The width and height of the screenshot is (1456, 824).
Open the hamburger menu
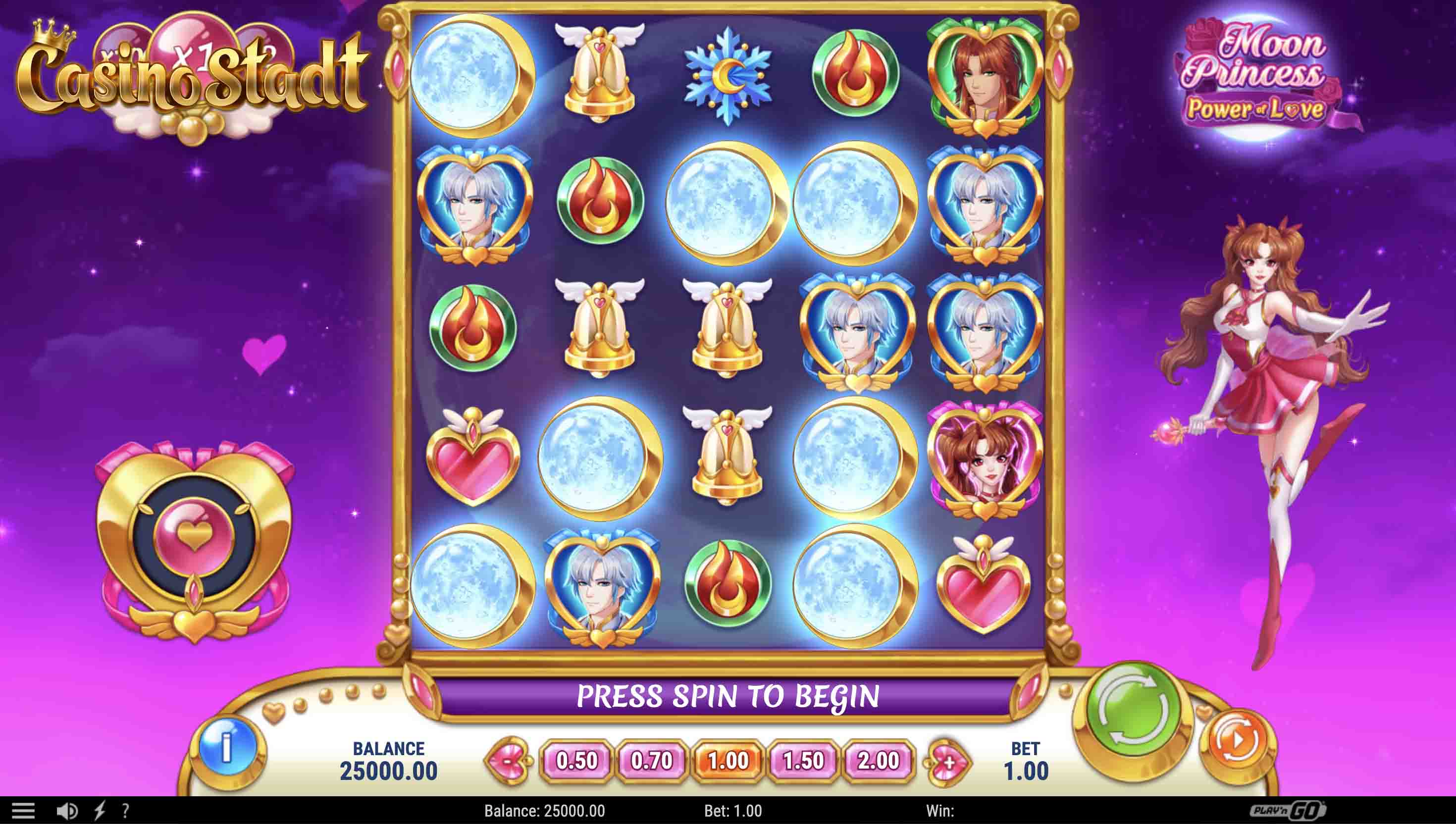click(23, 811)
